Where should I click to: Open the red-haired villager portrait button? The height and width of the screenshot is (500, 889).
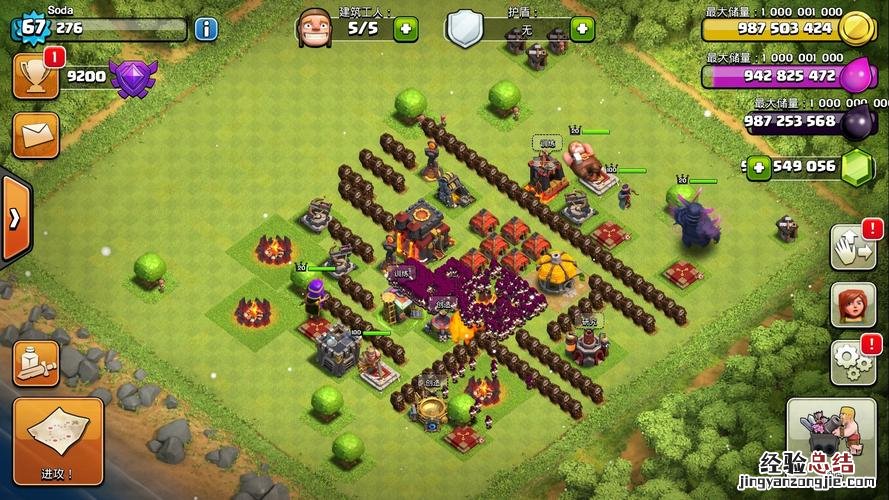tap(852, 304)
